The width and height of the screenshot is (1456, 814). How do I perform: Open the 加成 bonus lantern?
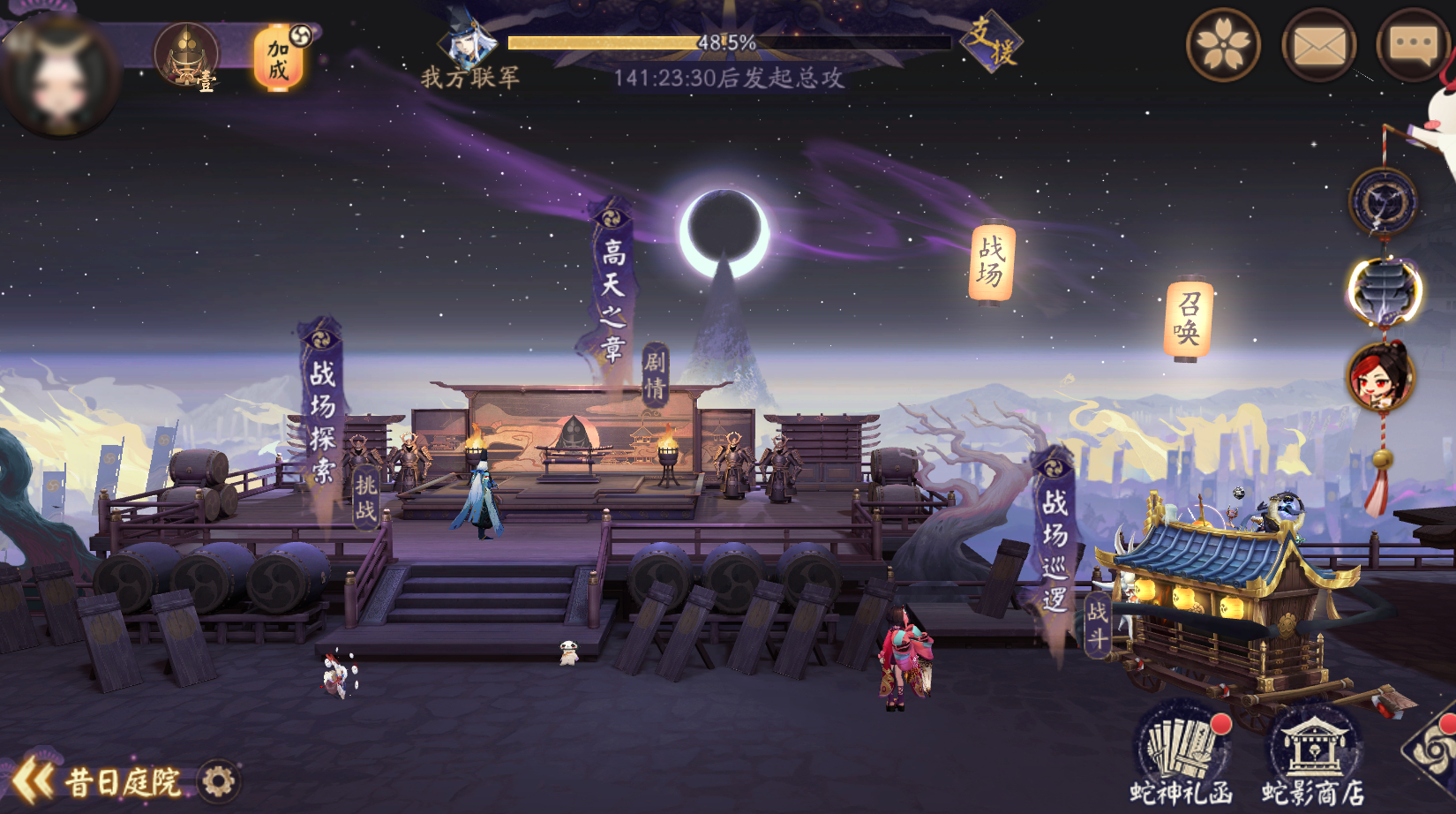click(279, 58)
